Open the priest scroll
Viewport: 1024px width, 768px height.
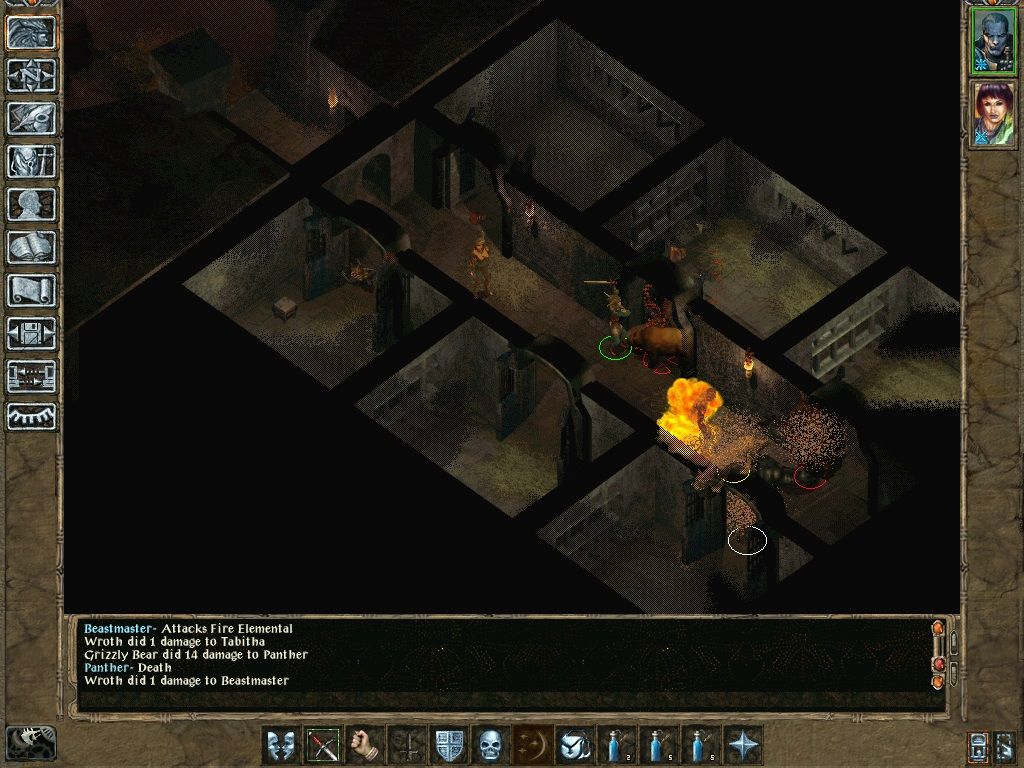point(32,290)
